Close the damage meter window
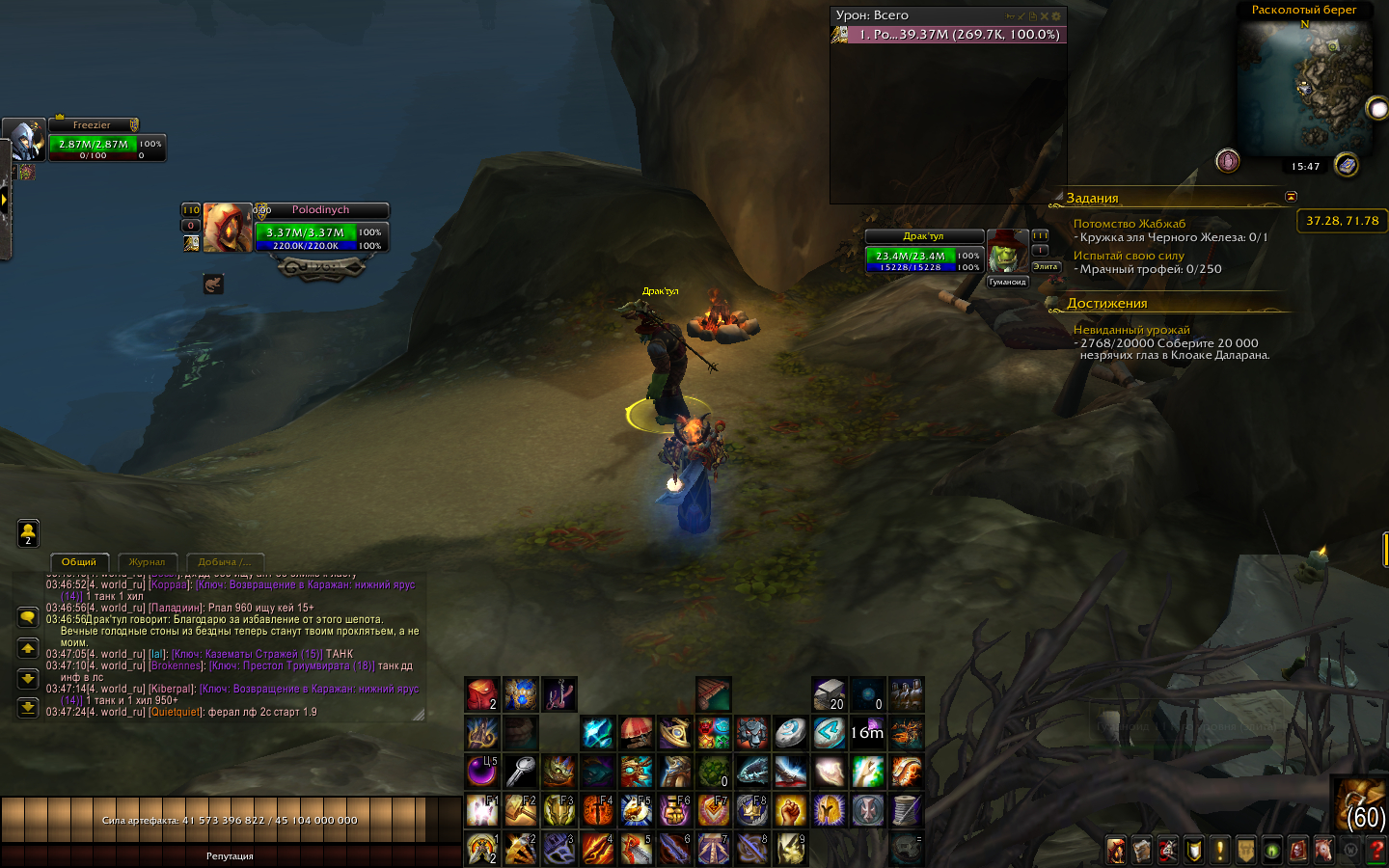Image resolution: width=1389 pixels, height=868 pixels. pyautogui.click(x=1044, y=16)
